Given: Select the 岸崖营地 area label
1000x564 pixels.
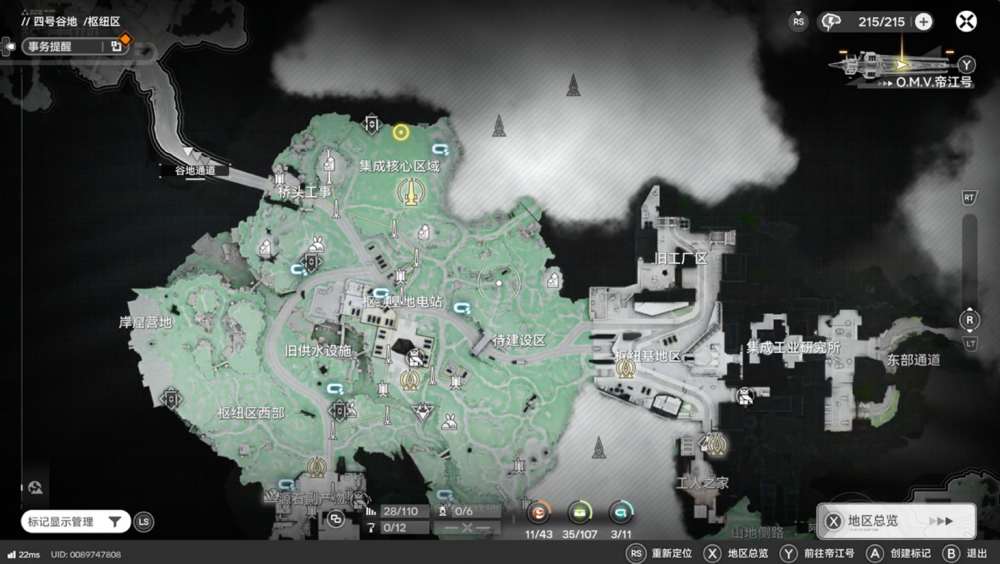Looking at the screenshot, I should (145, 322).
